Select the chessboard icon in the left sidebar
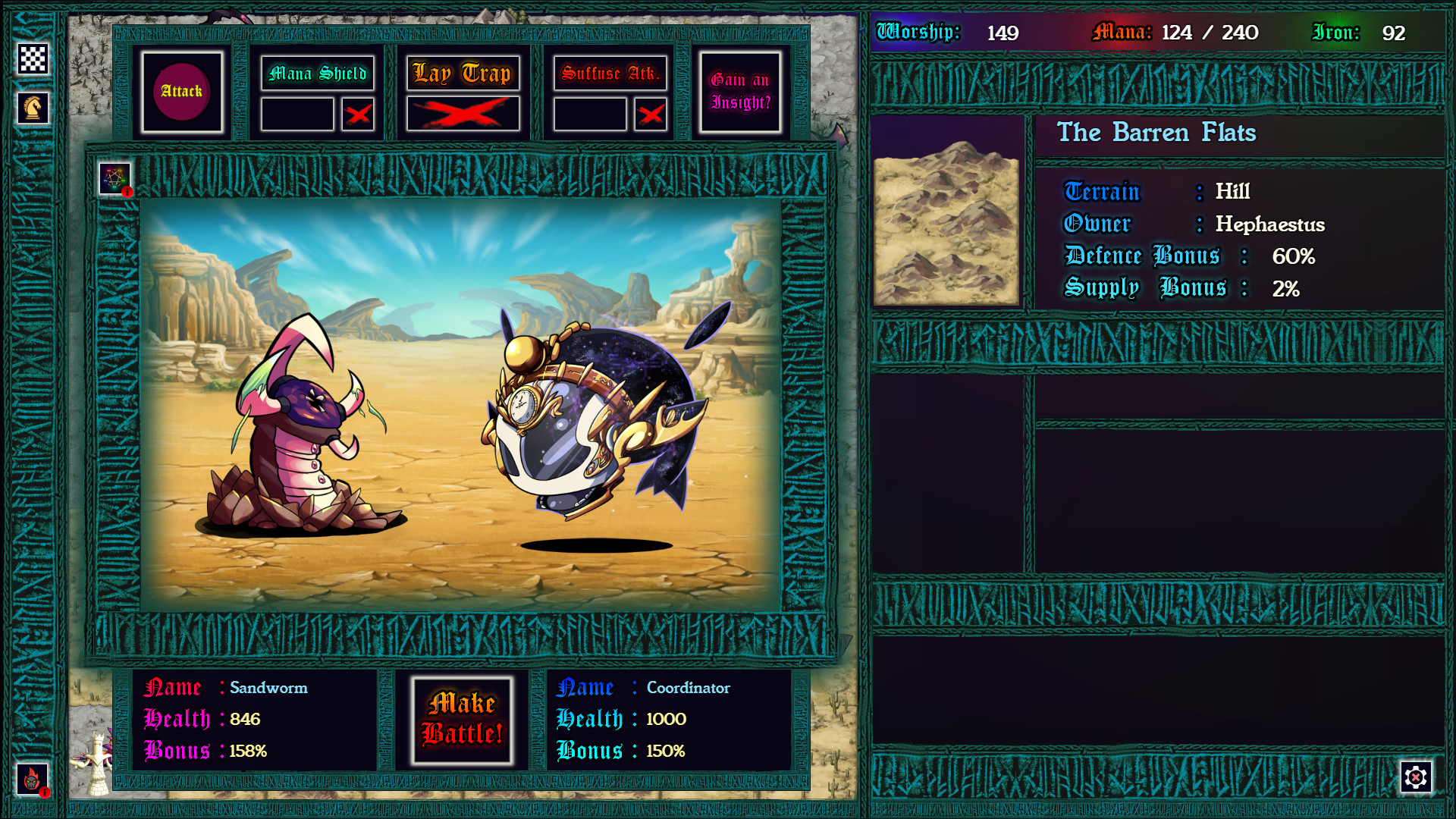The height and width of the screenshot is (819, 1456). tap(32, 57)
